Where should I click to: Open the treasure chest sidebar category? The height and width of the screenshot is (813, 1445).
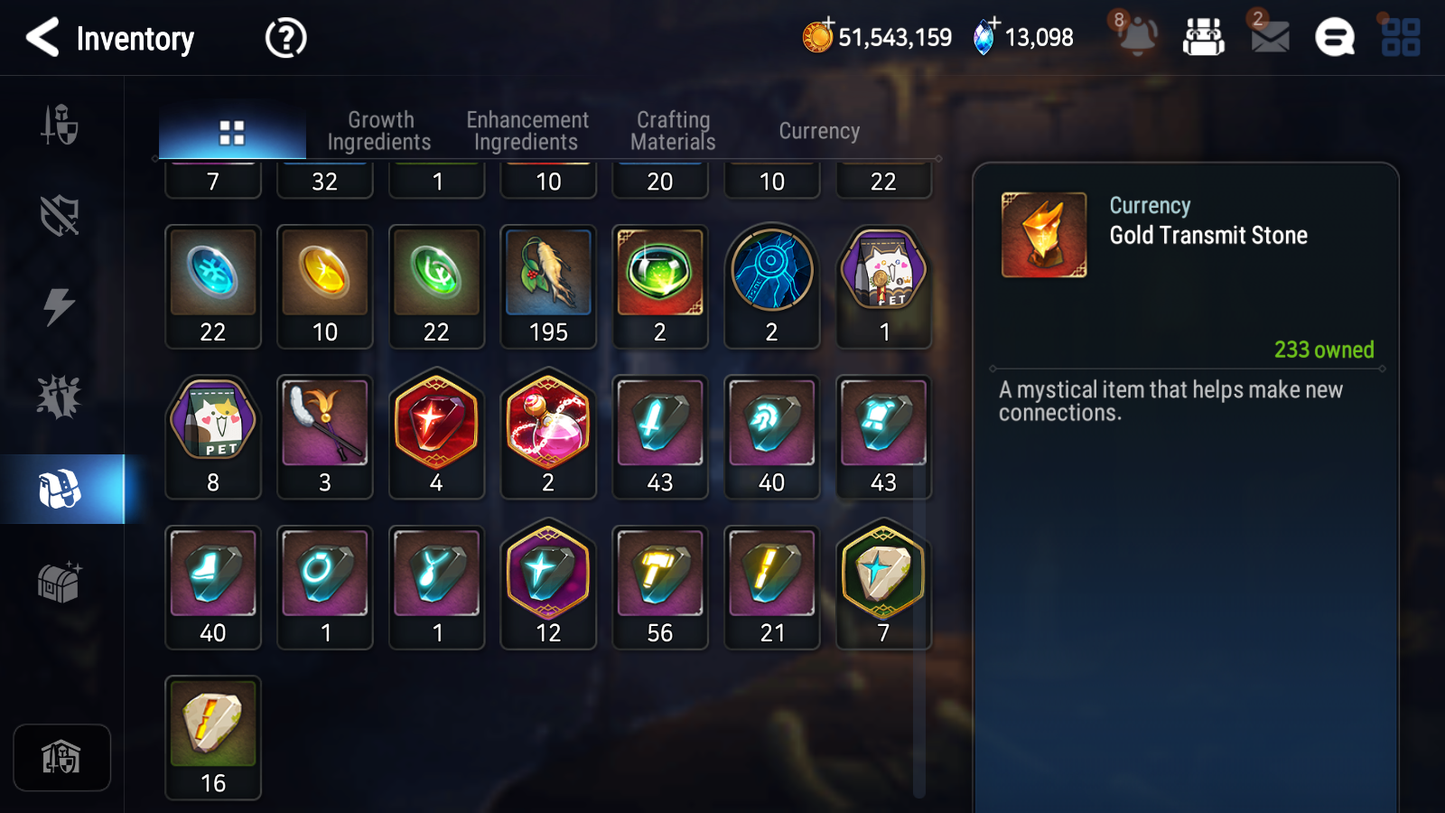60,581
